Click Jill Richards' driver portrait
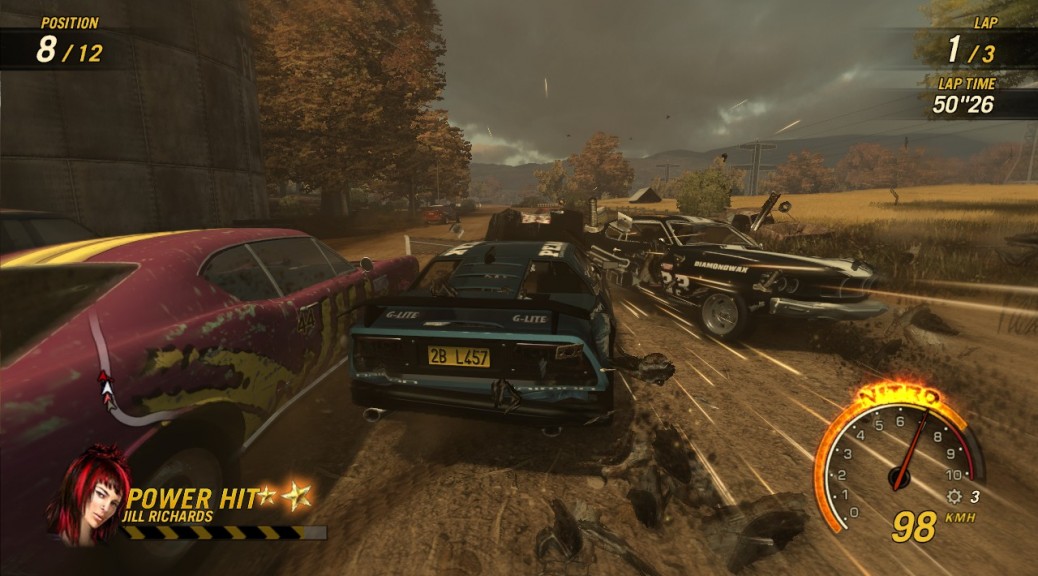 pos(90,494)
